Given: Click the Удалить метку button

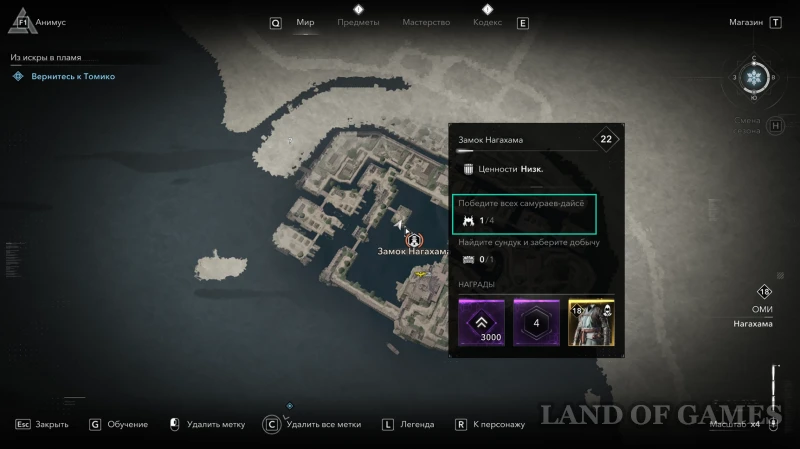Looking at the screenshot, I should click(x=208, y=424).
